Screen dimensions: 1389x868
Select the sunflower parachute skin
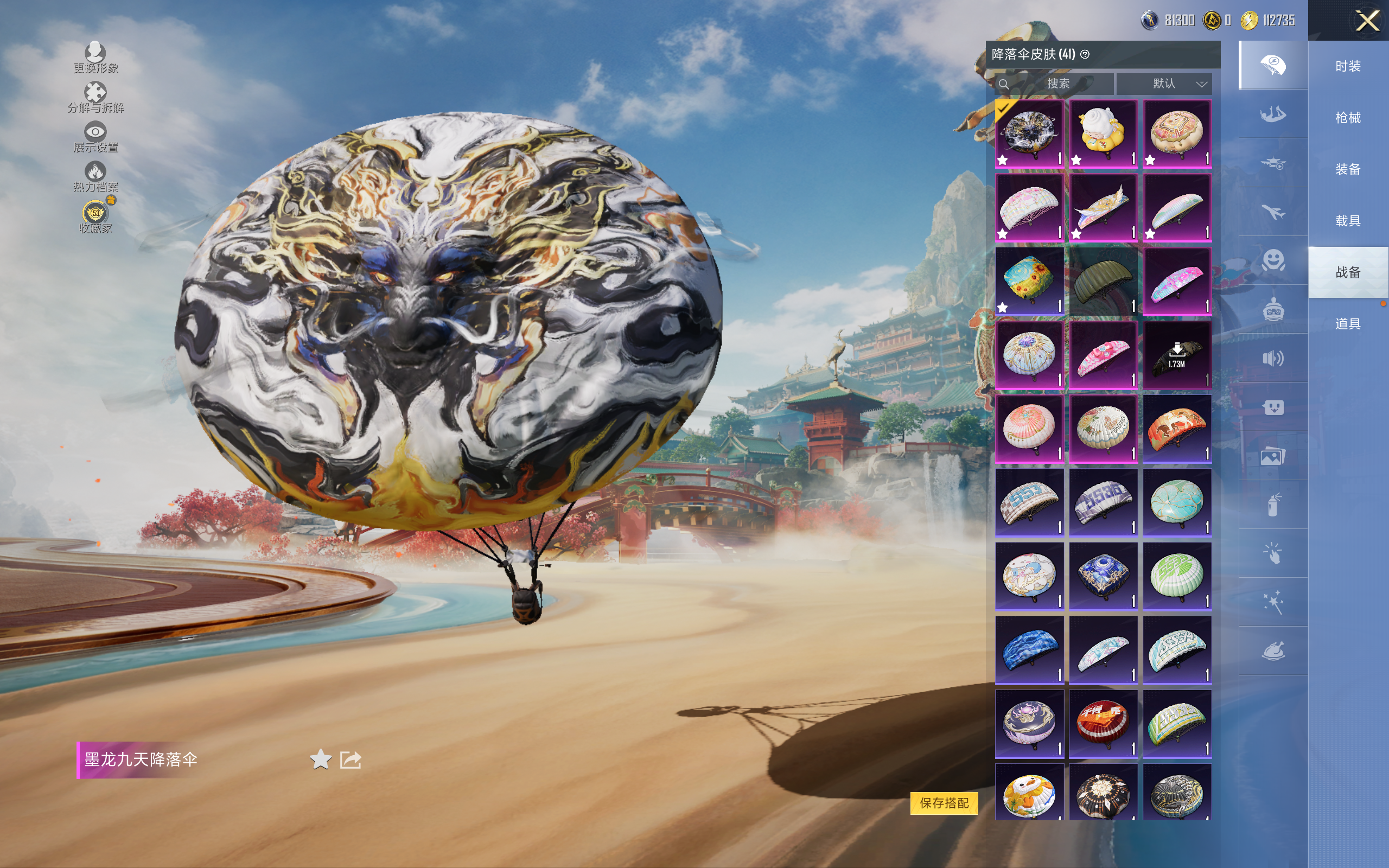pyautogui.click(x=1029, y=280)
